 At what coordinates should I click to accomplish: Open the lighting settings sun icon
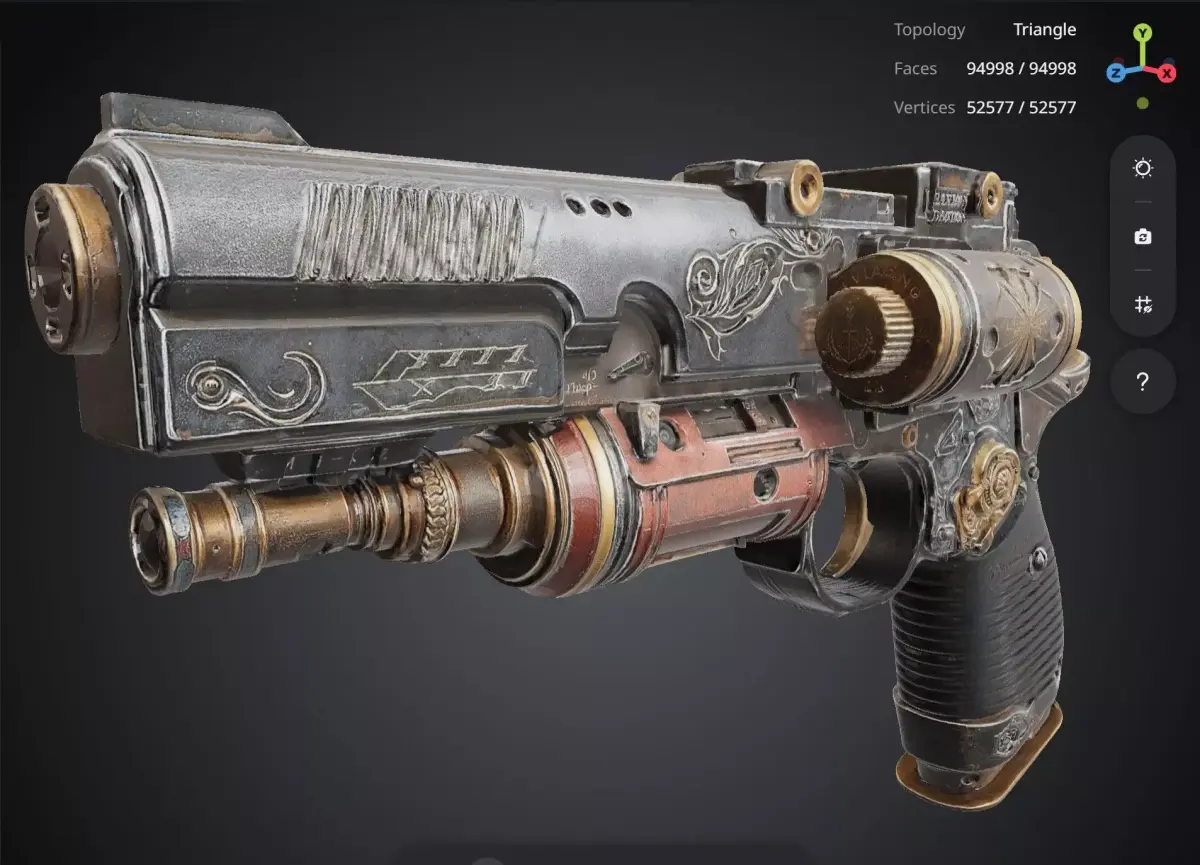pyautogui.click(x=1143, y=168)
